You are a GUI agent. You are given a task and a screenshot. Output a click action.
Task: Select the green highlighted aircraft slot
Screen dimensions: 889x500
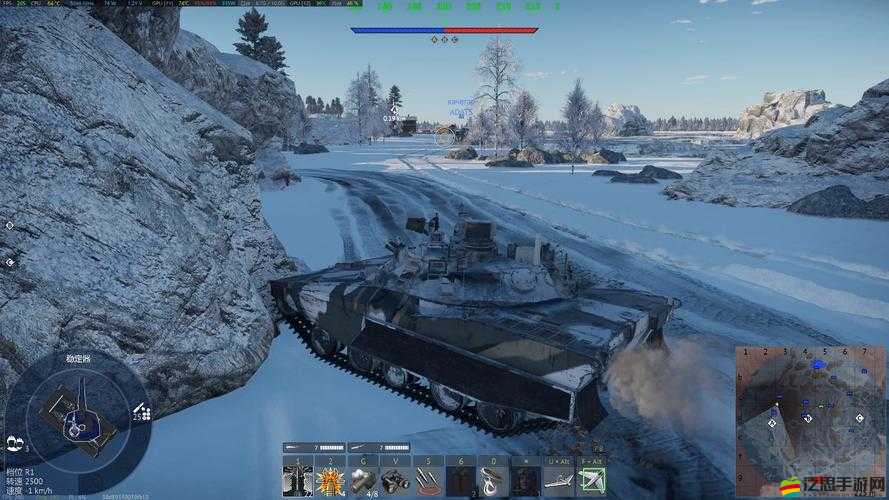(x=592, y=480)
